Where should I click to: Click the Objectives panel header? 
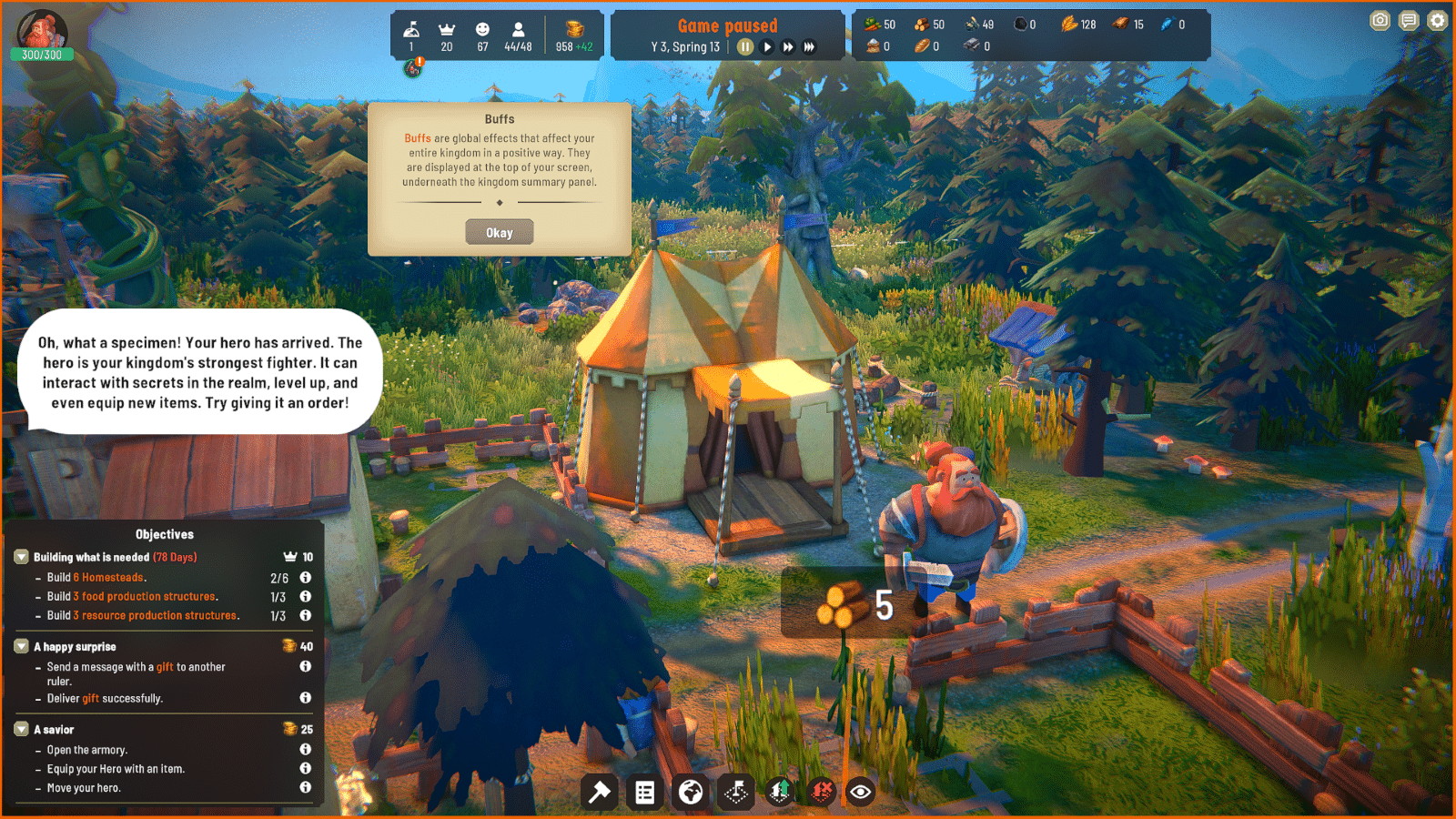tap(164, 534)
